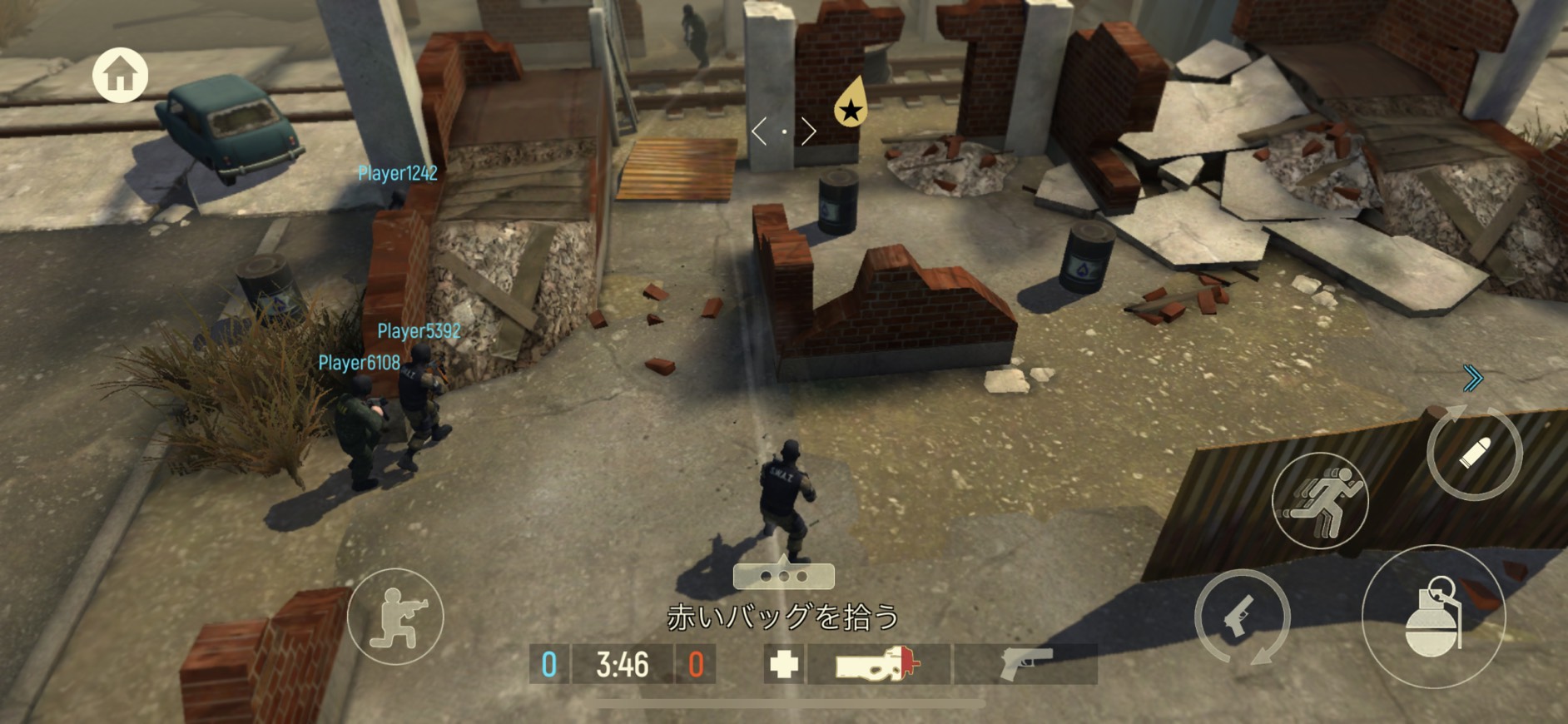Image resolution: width=1568 pixels, height=724 pixels.
Task: Expand the blue double-chevron panel
Action: 1472,379
